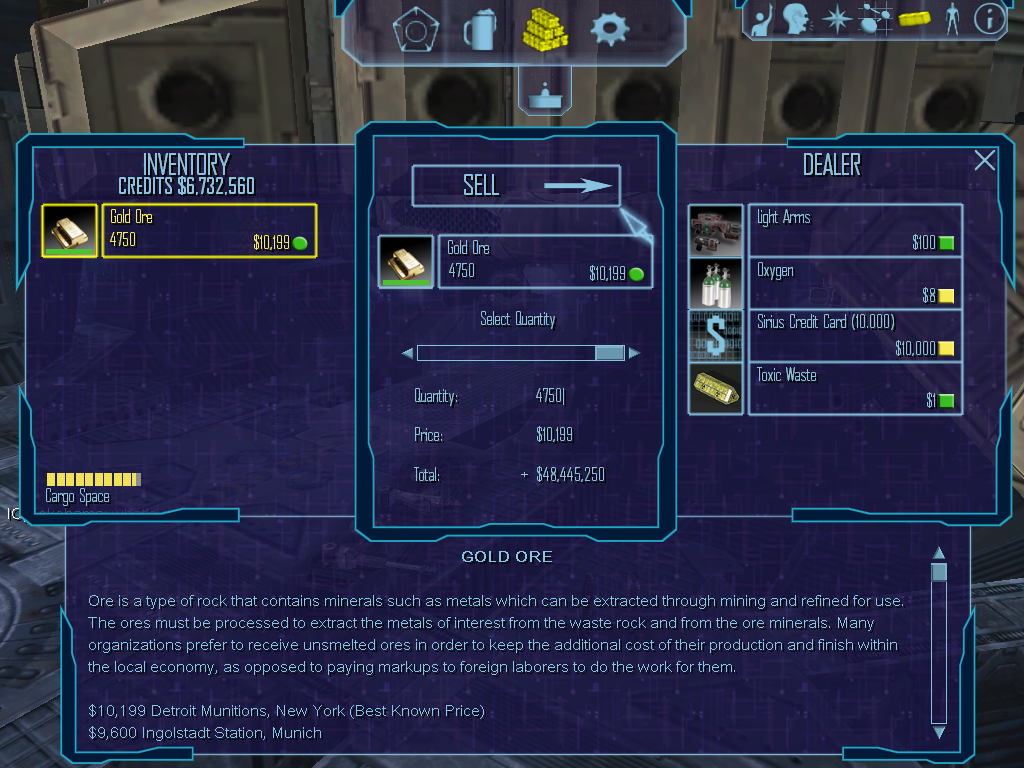
Task: Open the navigation map star icon
Action: coord(835,19)
